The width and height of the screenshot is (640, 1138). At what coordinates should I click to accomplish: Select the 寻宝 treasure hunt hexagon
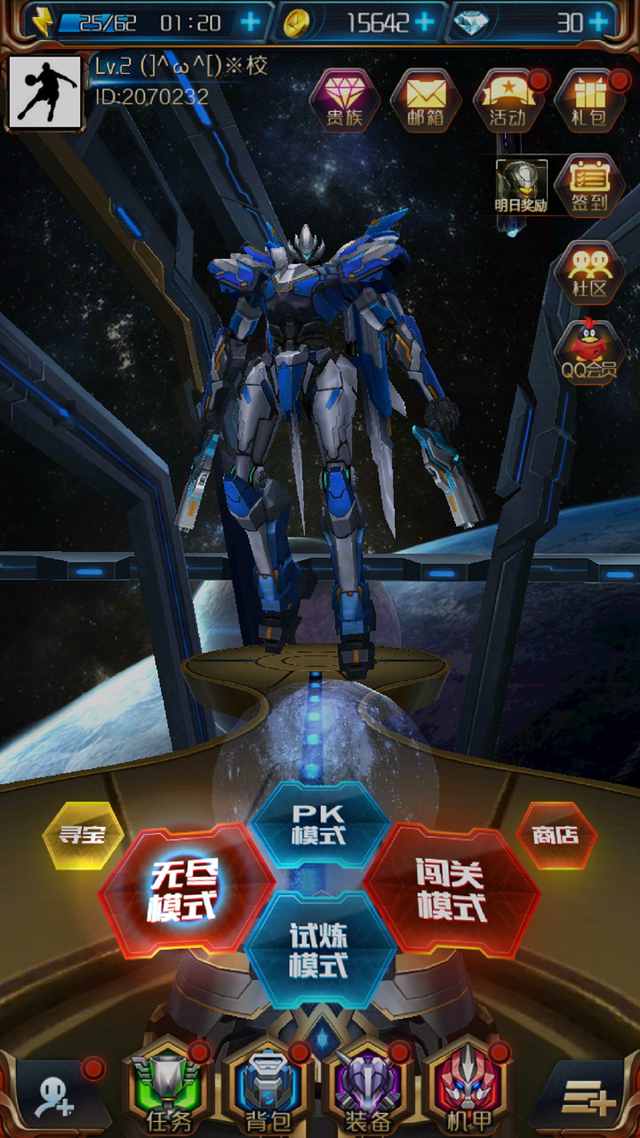point(83,834)
